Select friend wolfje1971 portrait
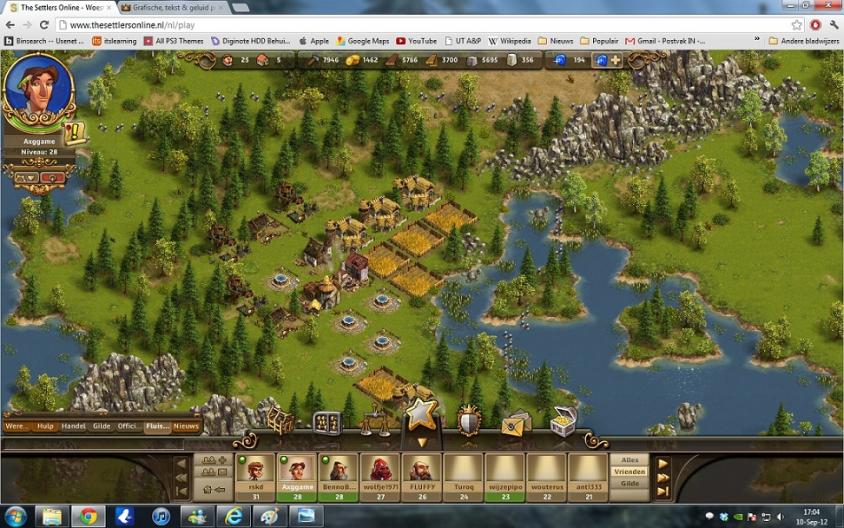 click(x=381, y=471)
